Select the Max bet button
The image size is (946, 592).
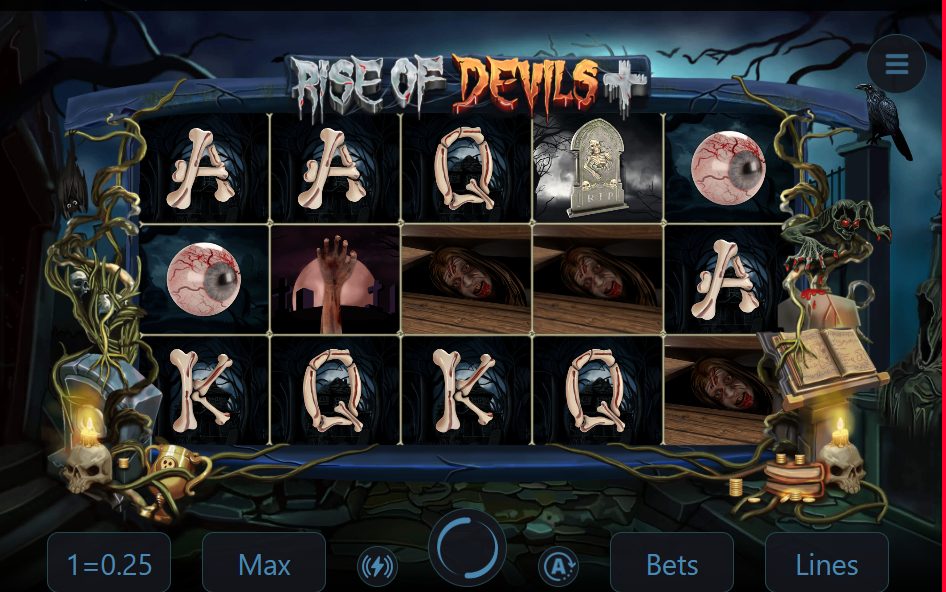(x=264, y=564)
